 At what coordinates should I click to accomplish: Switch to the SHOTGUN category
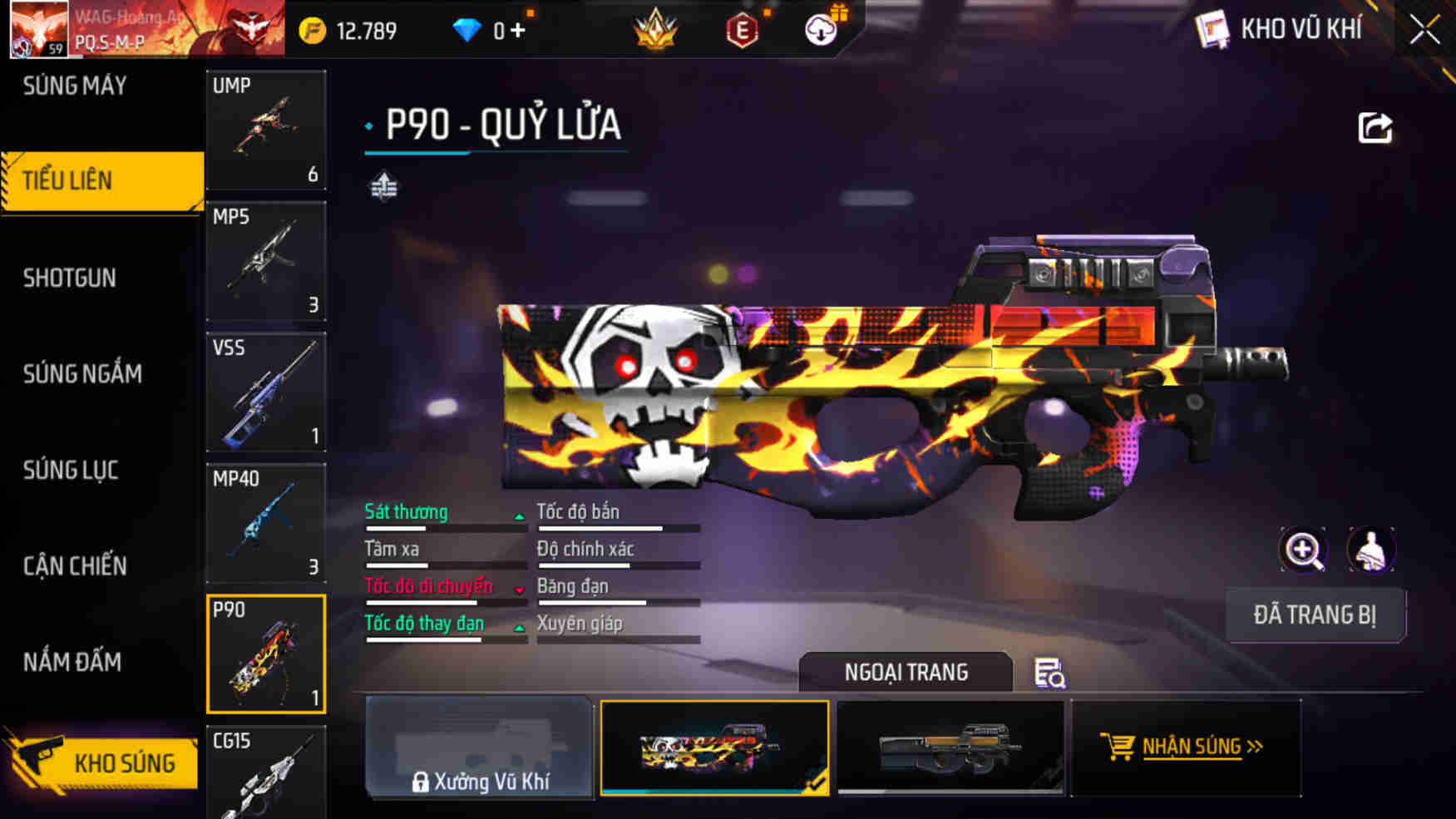tap(71, 277)
